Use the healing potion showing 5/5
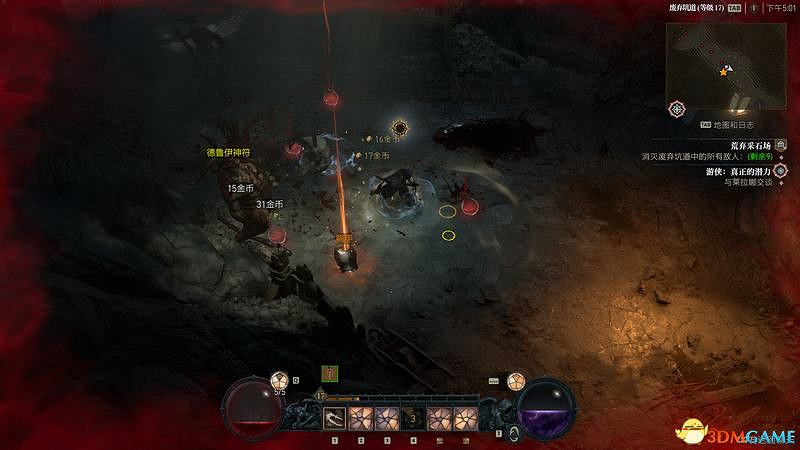The height and width of the screenshot is (450, 800). click(x=281, y=380)
